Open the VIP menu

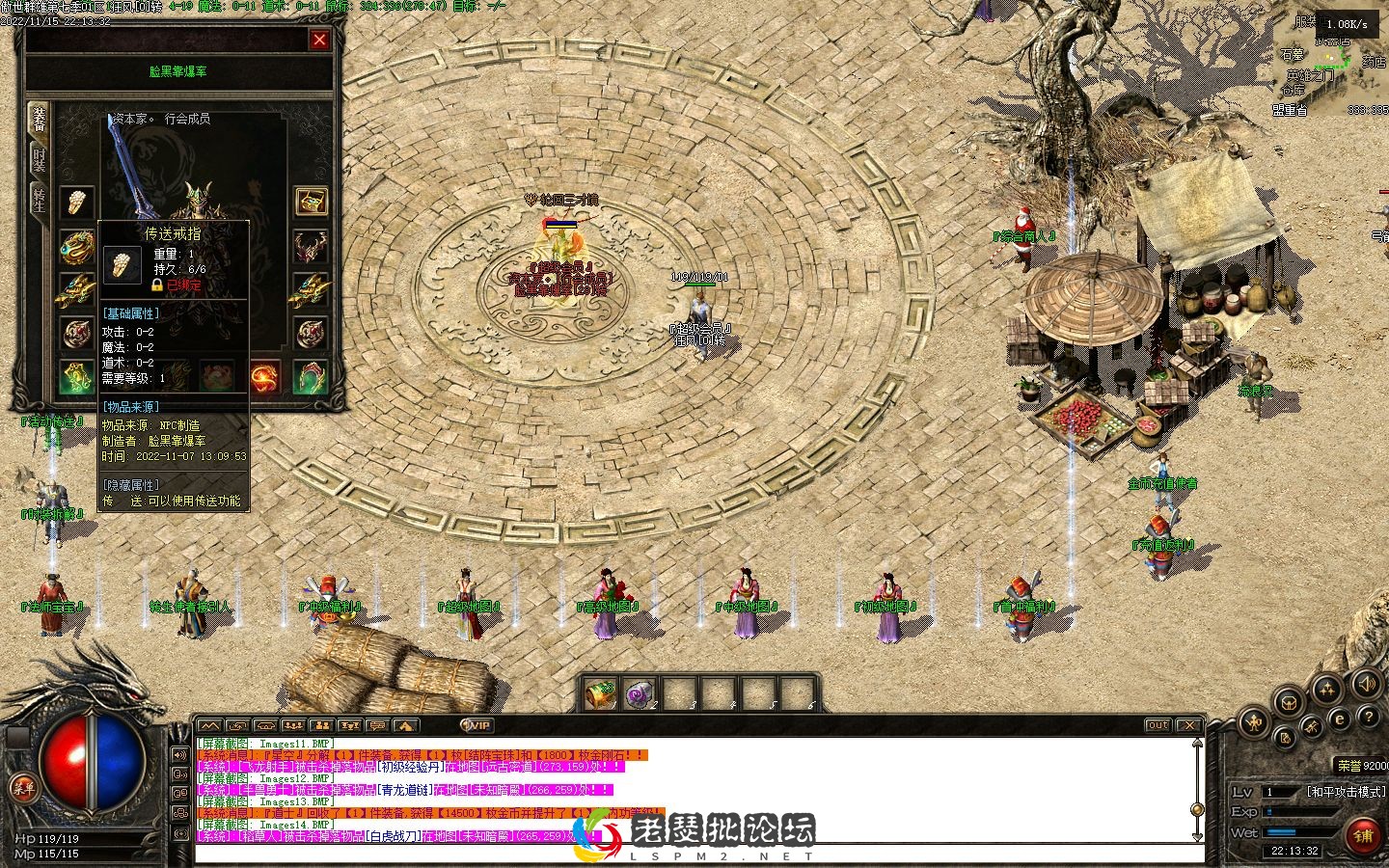click(x=477, y=725)
